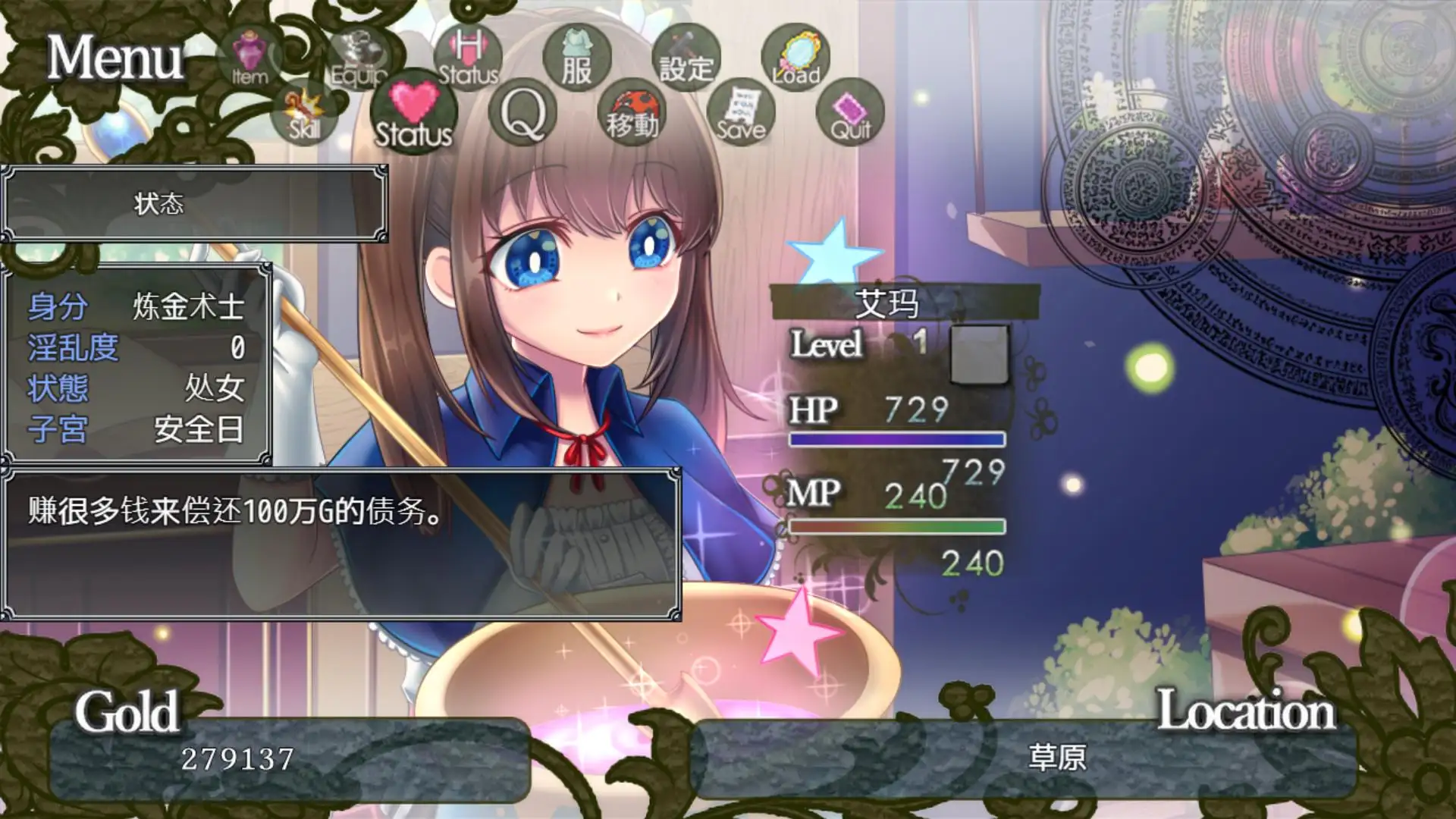Open the Load game menu
Viewport: 1456px width, 819px height.
pyautogui.click(x=795, y=58)
